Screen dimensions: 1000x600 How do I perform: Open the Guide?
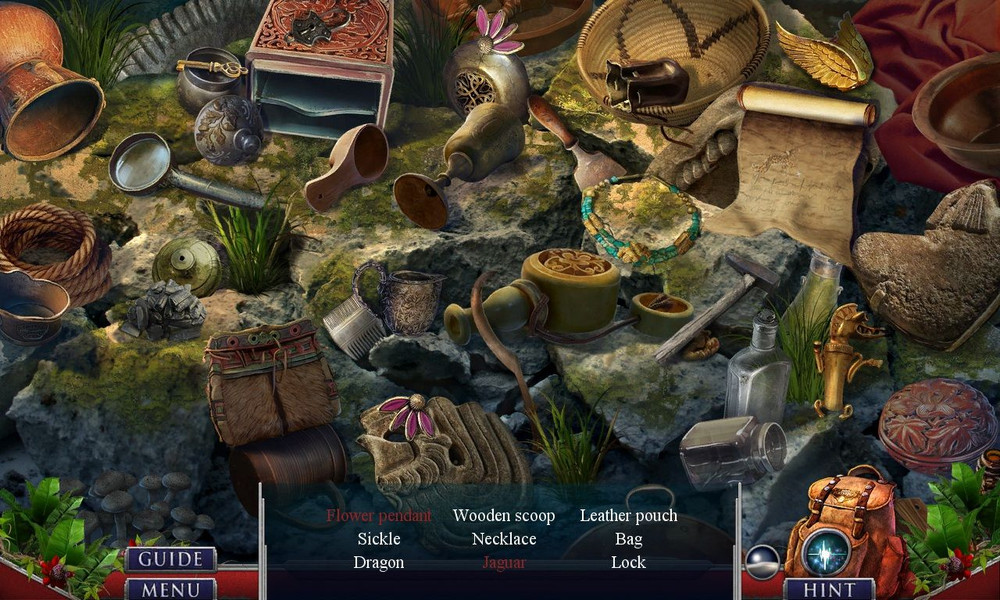(170, 559)
